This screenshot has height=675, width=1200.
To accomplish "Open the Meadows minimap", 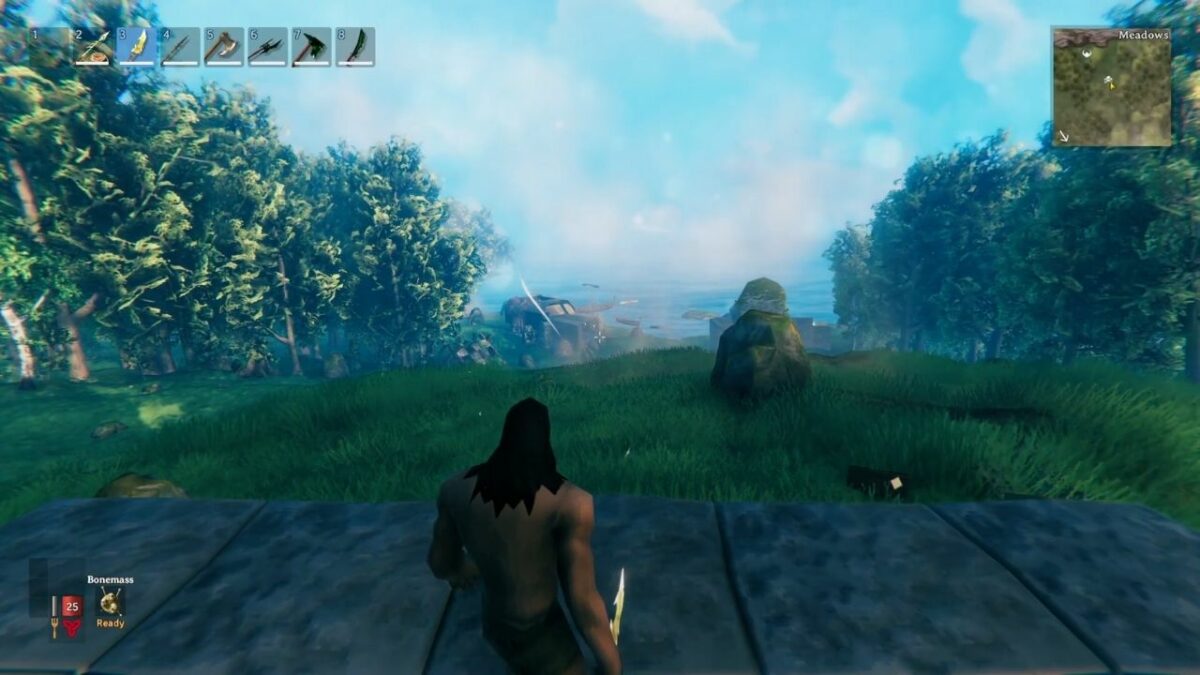I will 1111,88.
